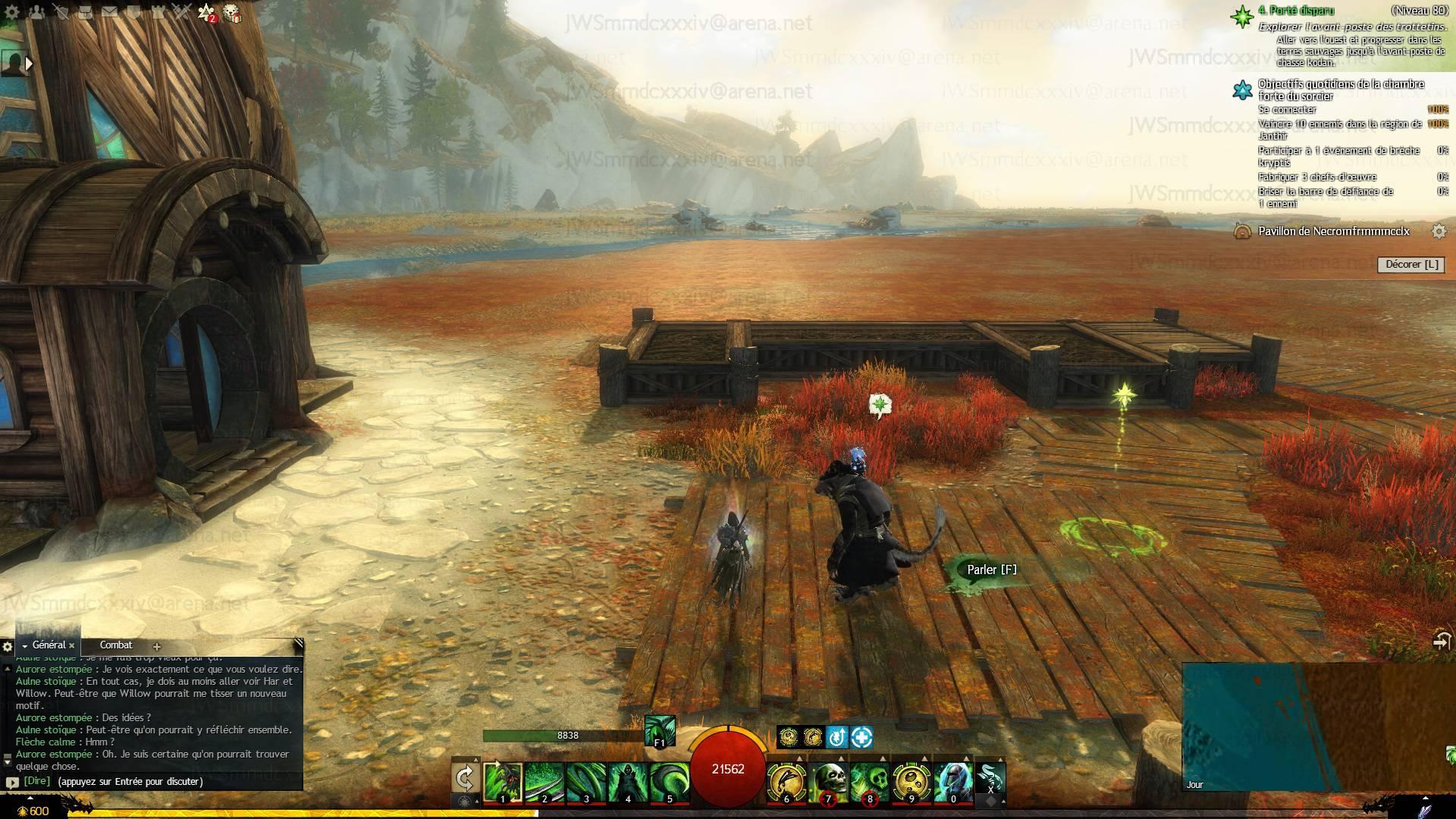Close the Général chat tab
Screen dimensions: 1456x819
pos(72,646)
